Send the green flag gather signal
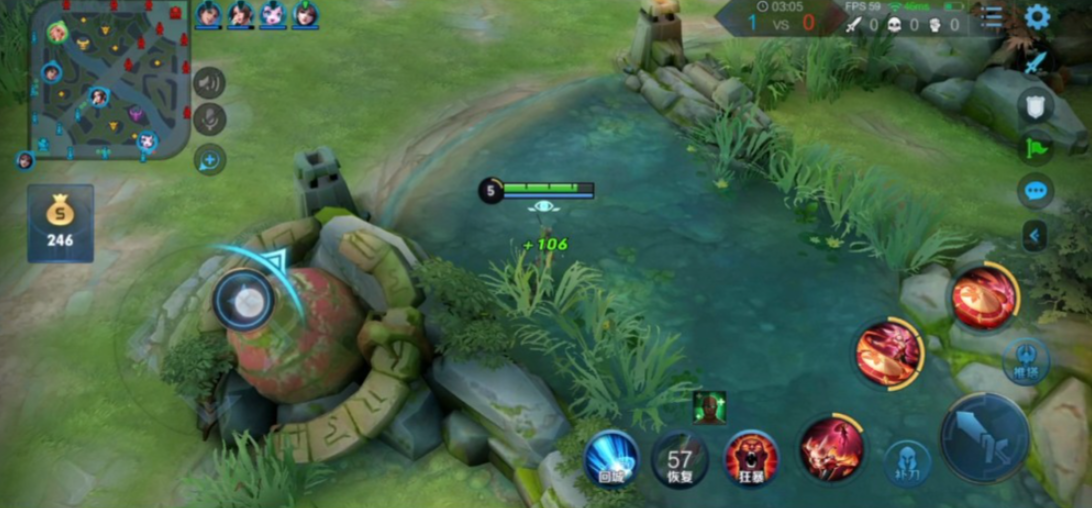This screenshot has width=1092, height=508. (1035, 148)
